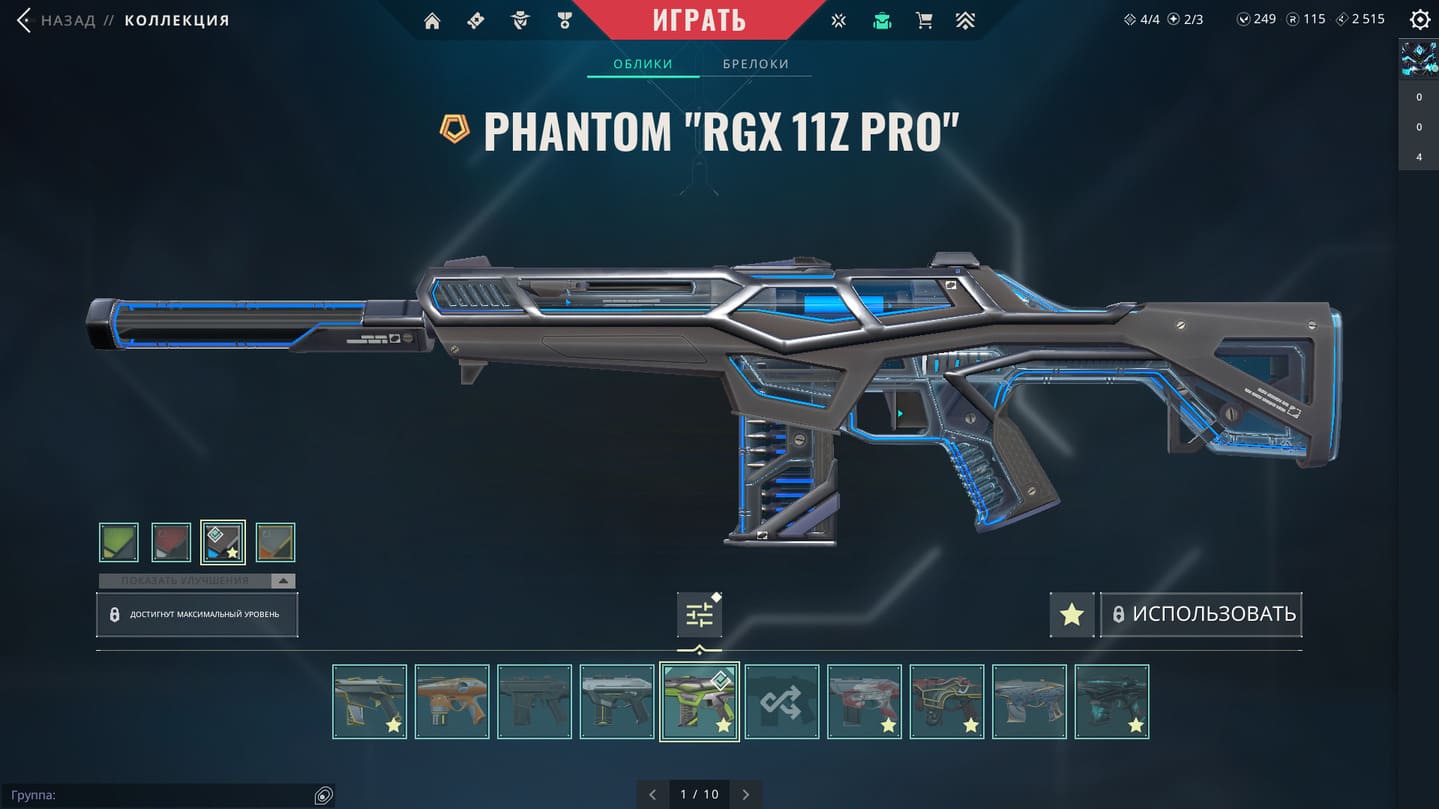Viewport: 1439px width, 809px height.
Task: Go to the next skin page arrow
Action: [746, 795]
